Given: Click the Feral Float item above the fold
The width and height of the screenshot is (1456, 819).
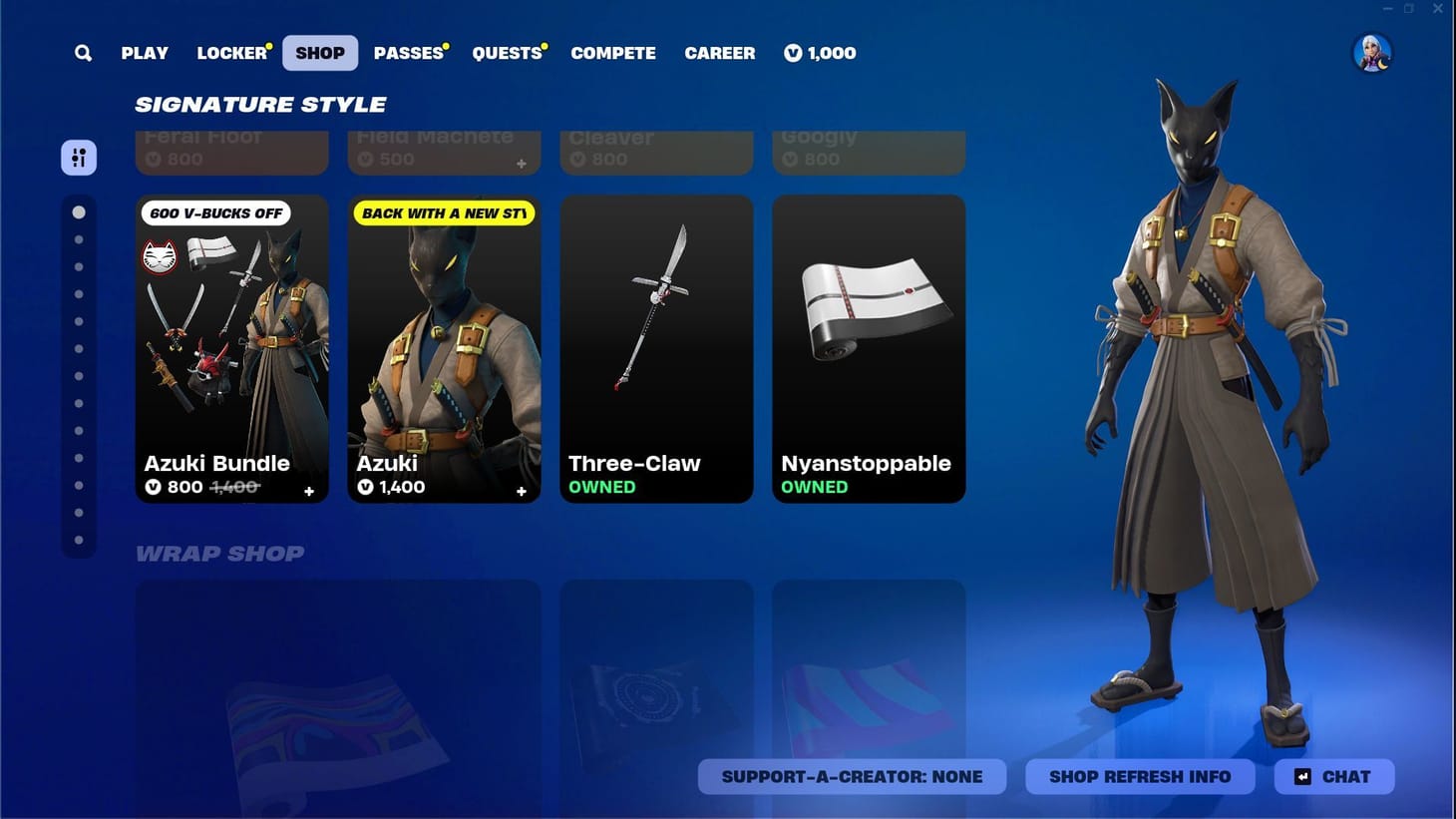Looking at the screenshot, I should pos(231,150).
